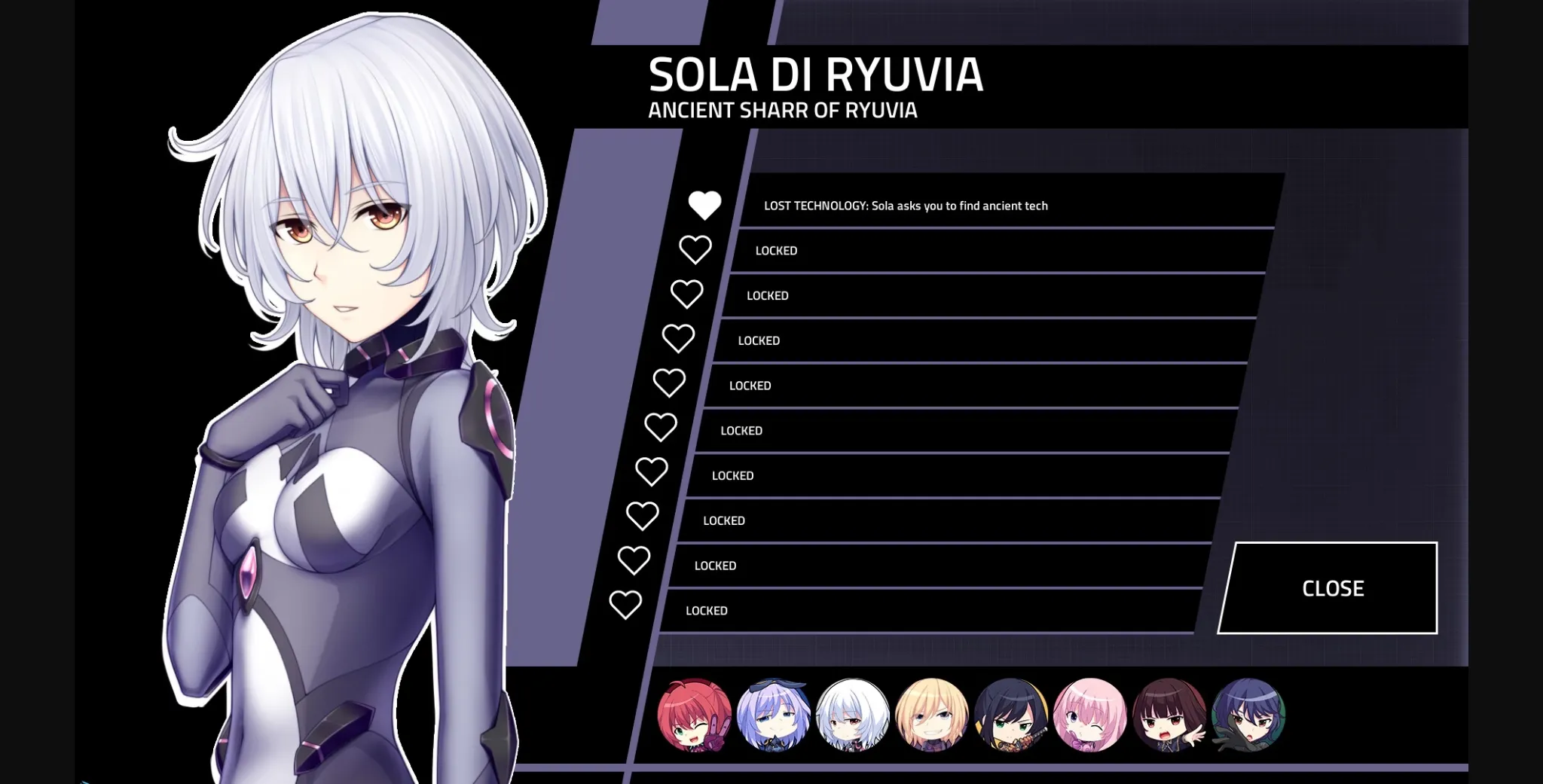Click the second empty heart outline

tap(694, 249)
